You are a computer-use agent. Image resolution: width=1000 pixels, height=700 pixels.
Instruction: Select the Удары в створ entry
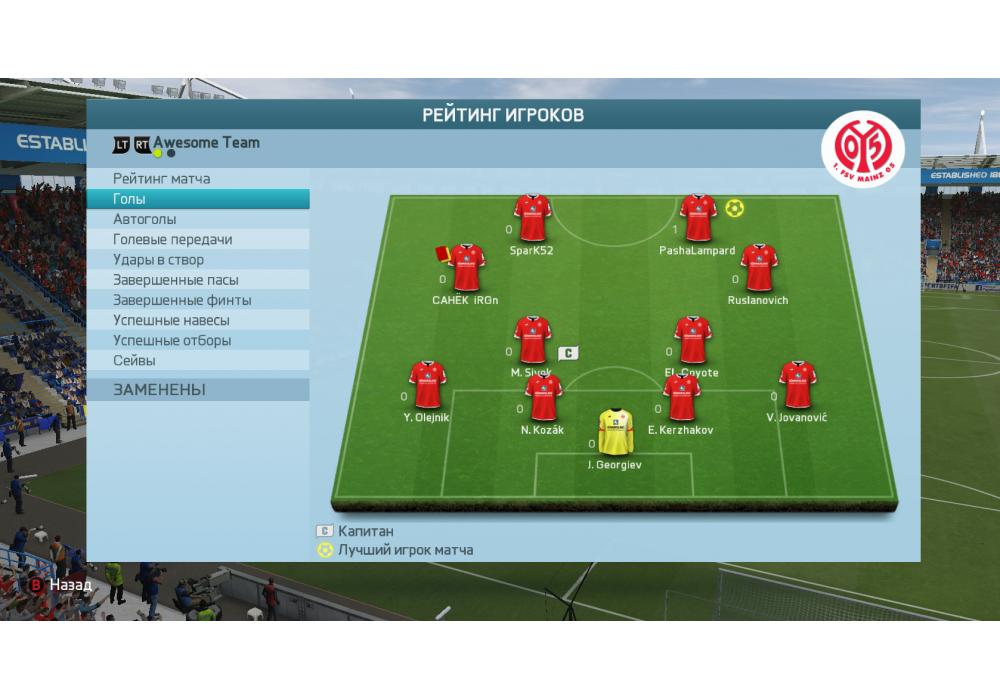pos(158,260)
